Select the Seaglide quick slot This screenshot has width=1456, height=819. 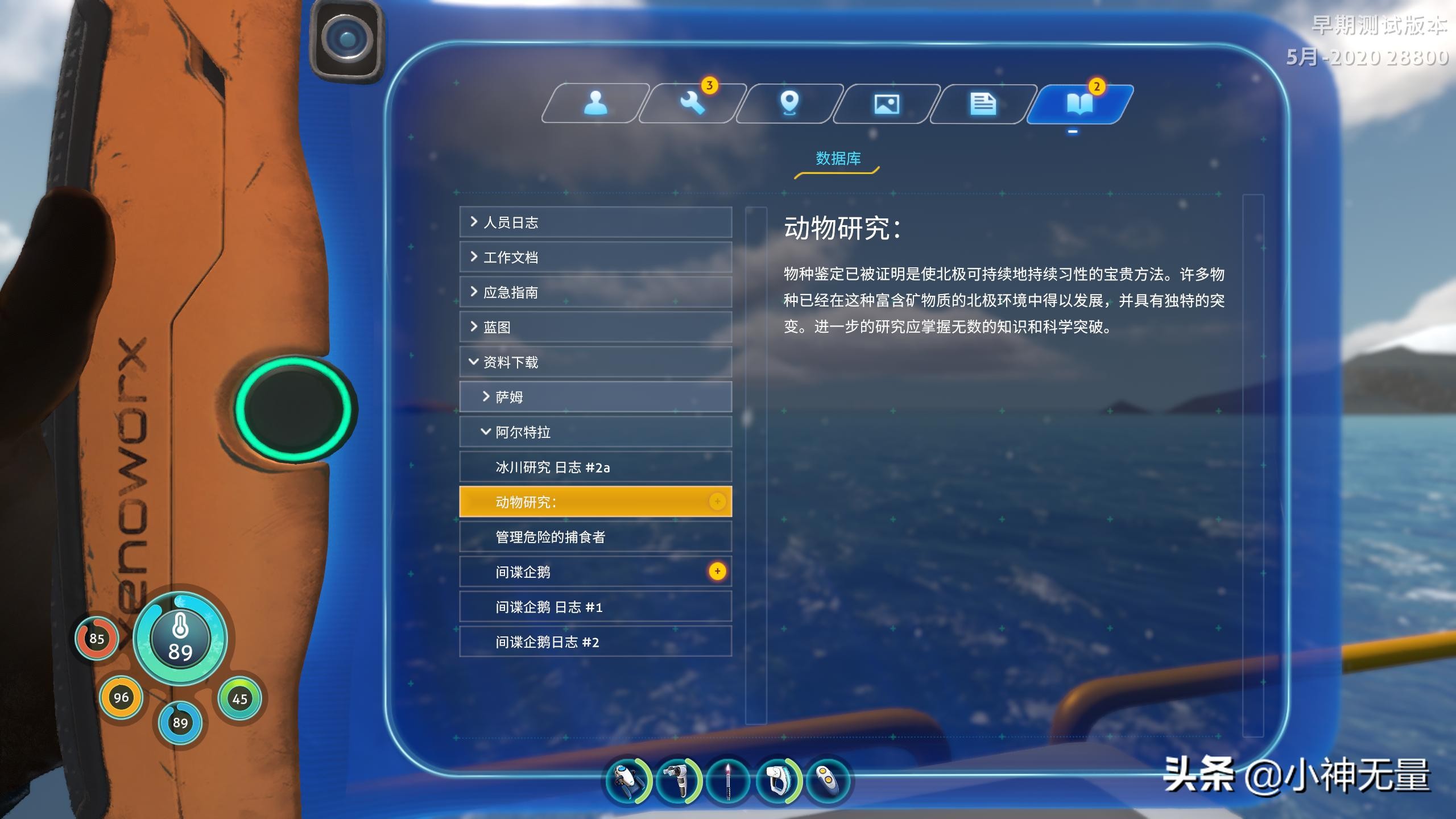point(627,781)
